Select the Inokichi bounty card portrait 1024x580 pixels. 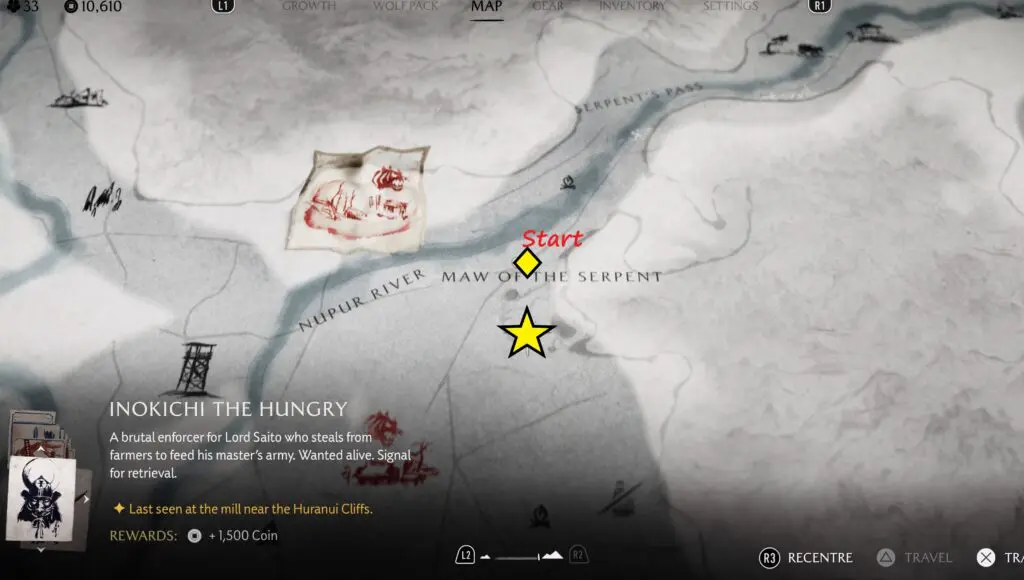point(41,497)
